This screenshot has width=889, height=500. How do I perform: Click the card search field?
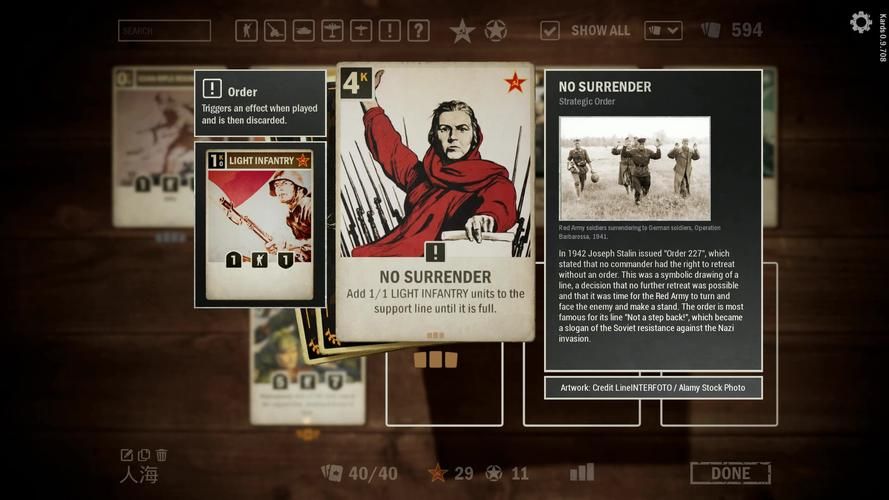tap(164, 31)
